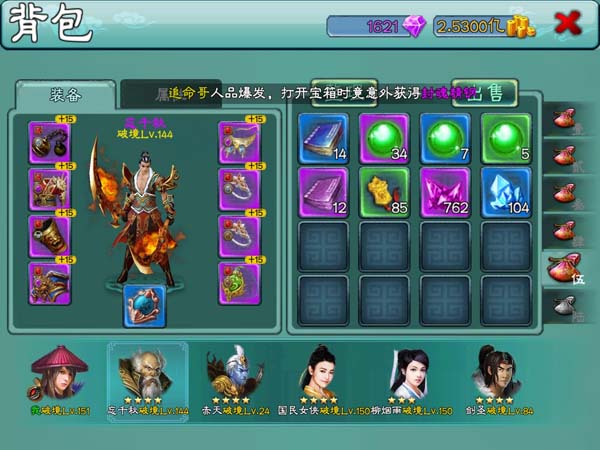
Task: Inspect the equipped golden helmet mask slot
Action: point(49,237)
